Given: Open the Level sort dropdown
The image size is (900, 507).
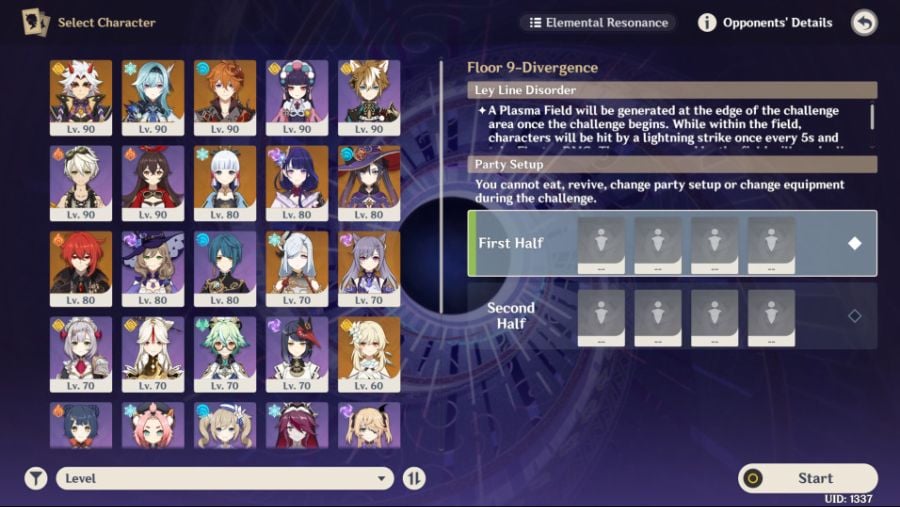Looking at the screenshot, I should point(224,478).
